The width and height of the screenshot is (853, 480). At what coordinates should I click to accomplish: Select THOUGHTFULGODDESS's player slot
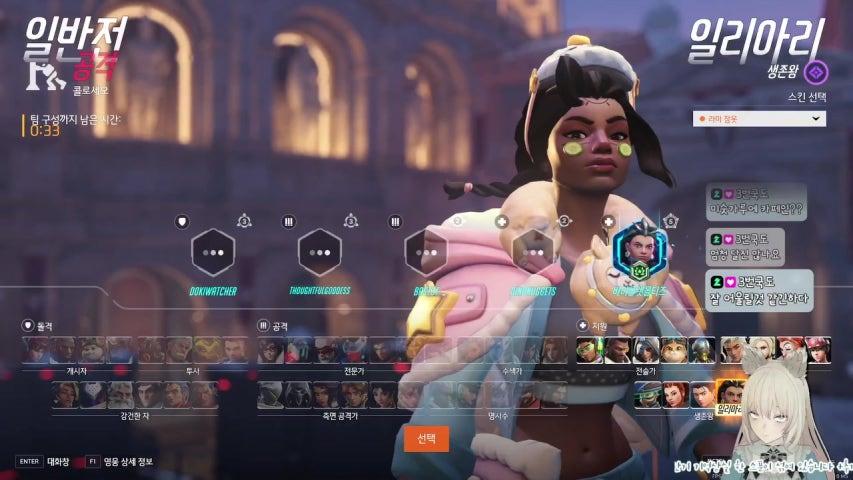coord(319,253)
